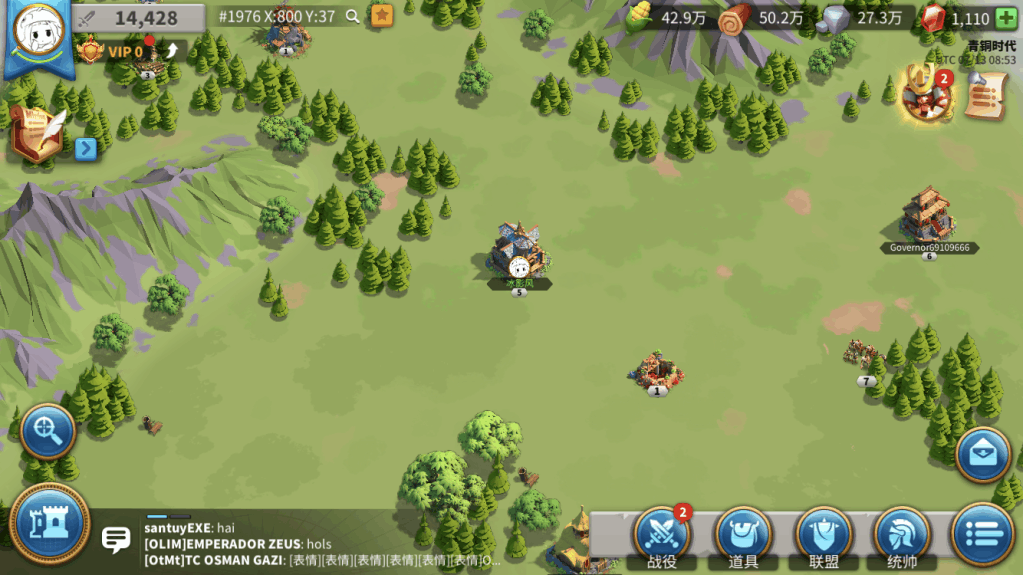Open the 统帅 commander menu
The height and width of the screenshot is (575, 1023).
click(x=902, y=534)
